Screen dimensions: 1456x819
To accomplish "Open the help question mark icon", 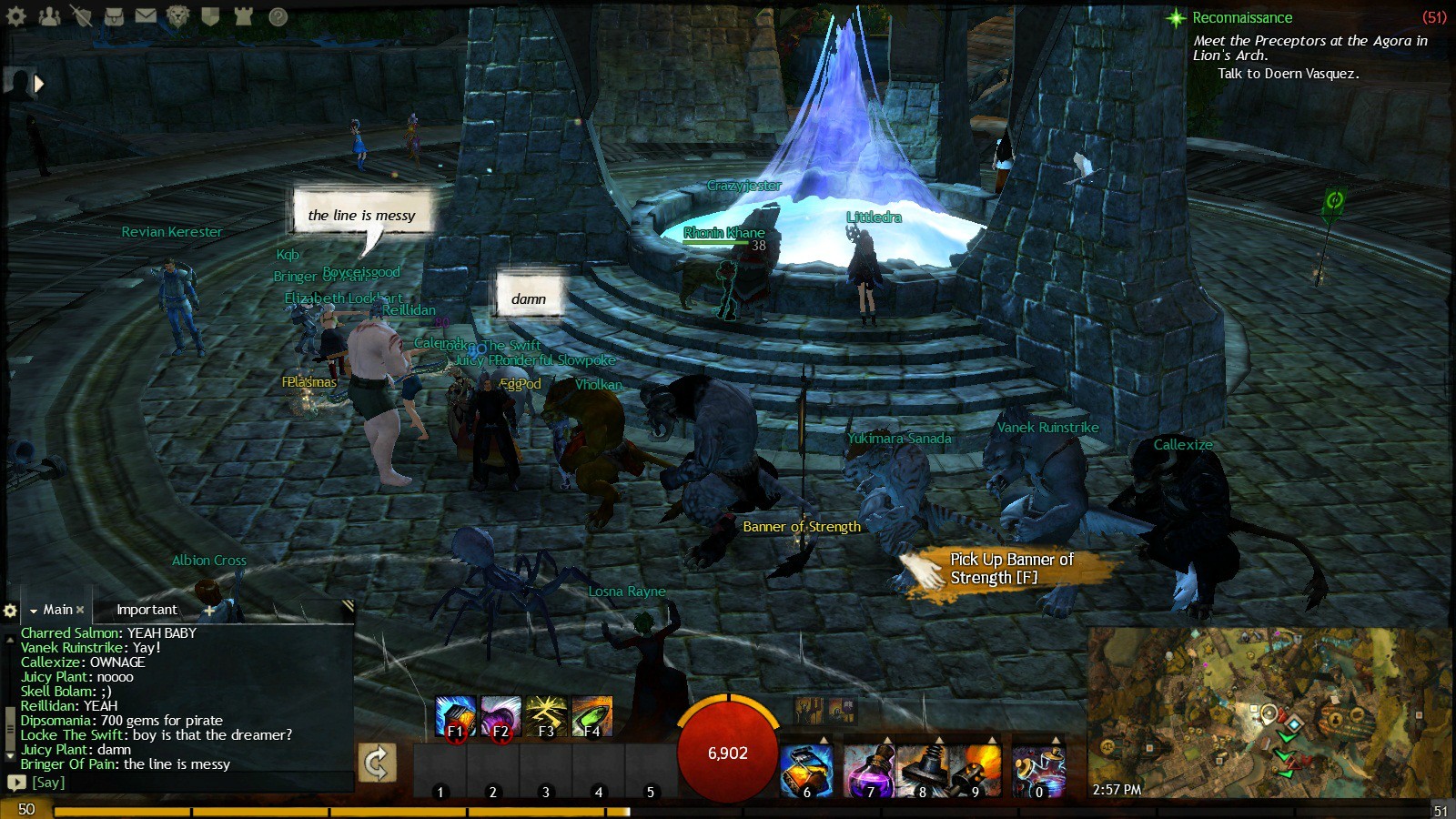I will click(278, 16).
